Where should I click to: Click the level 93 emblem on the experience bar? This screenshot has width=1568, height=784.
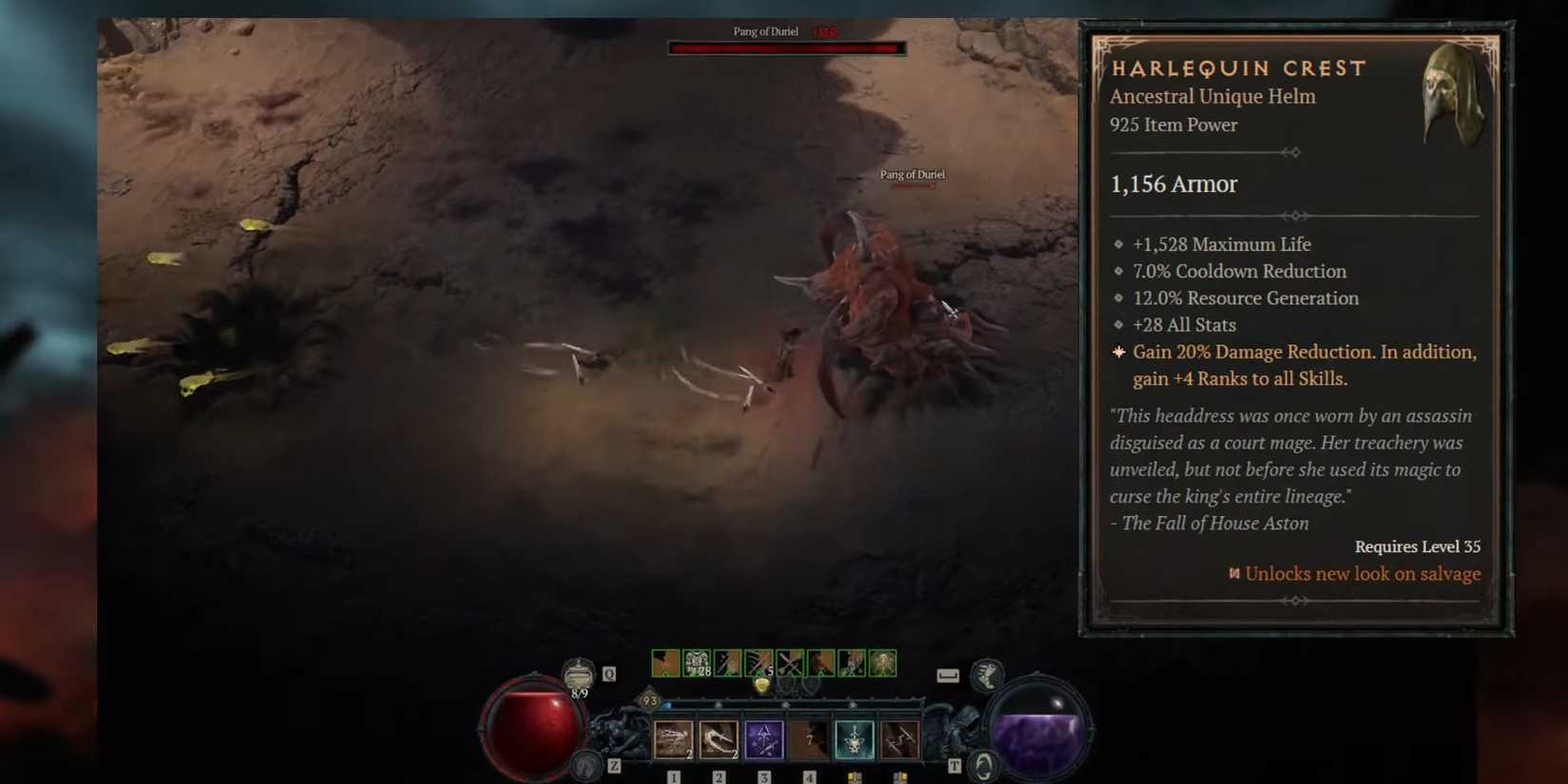tap(649, 699)
